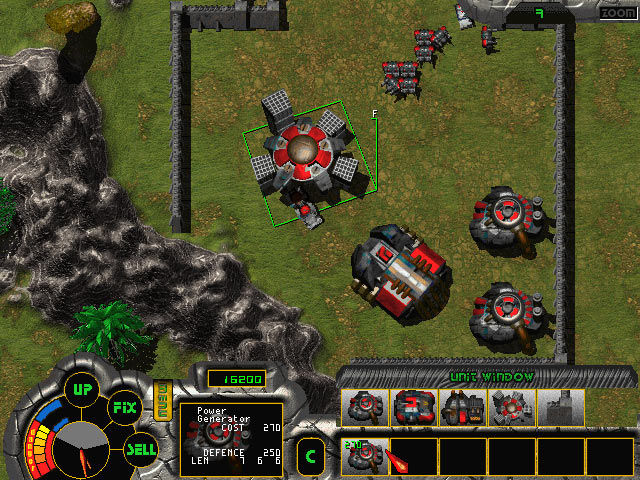This screenshot has width=640, height=480.
Task: Pick the domed barracks build icon
Action: 461,407
